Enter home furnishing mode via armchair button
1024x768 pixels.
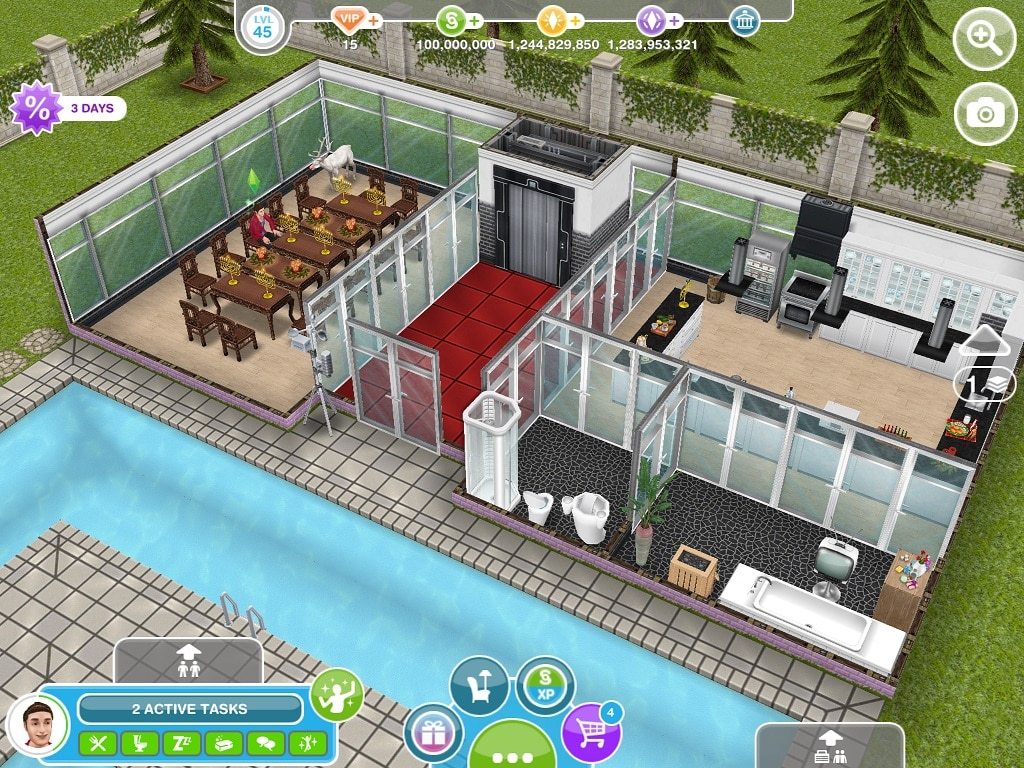(x=479, y=685)
